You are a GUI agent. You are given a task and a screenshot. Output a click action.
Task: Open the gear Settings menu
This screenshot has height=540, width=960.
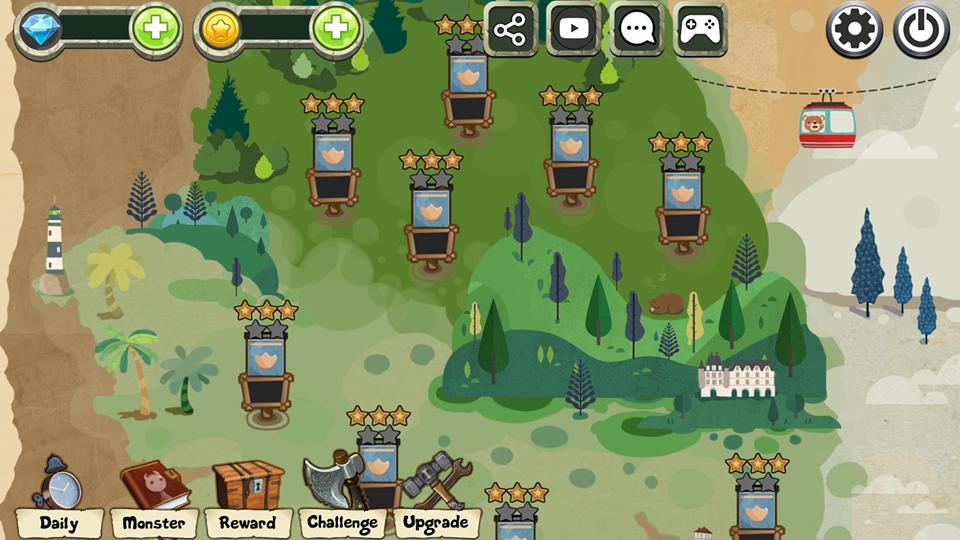click(854, 31)
